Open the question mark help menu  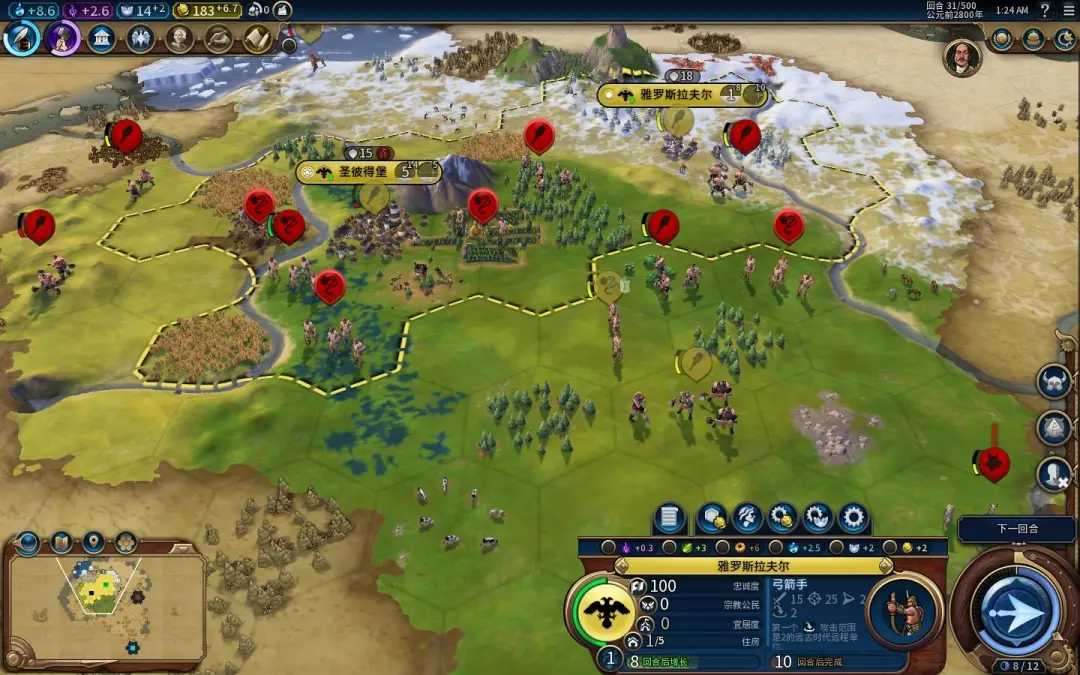[1045, 10]
